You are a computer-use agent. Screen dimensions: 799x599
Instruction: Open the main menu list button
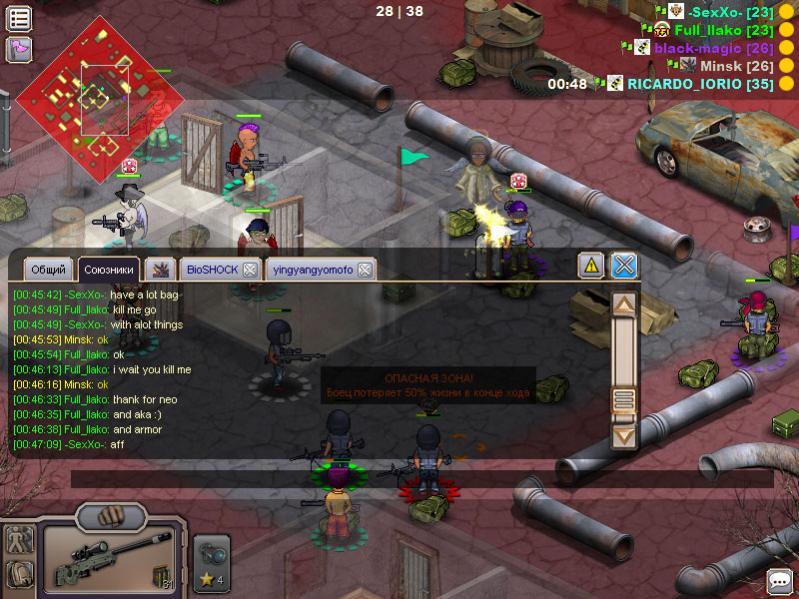click(x=19, y=18)
